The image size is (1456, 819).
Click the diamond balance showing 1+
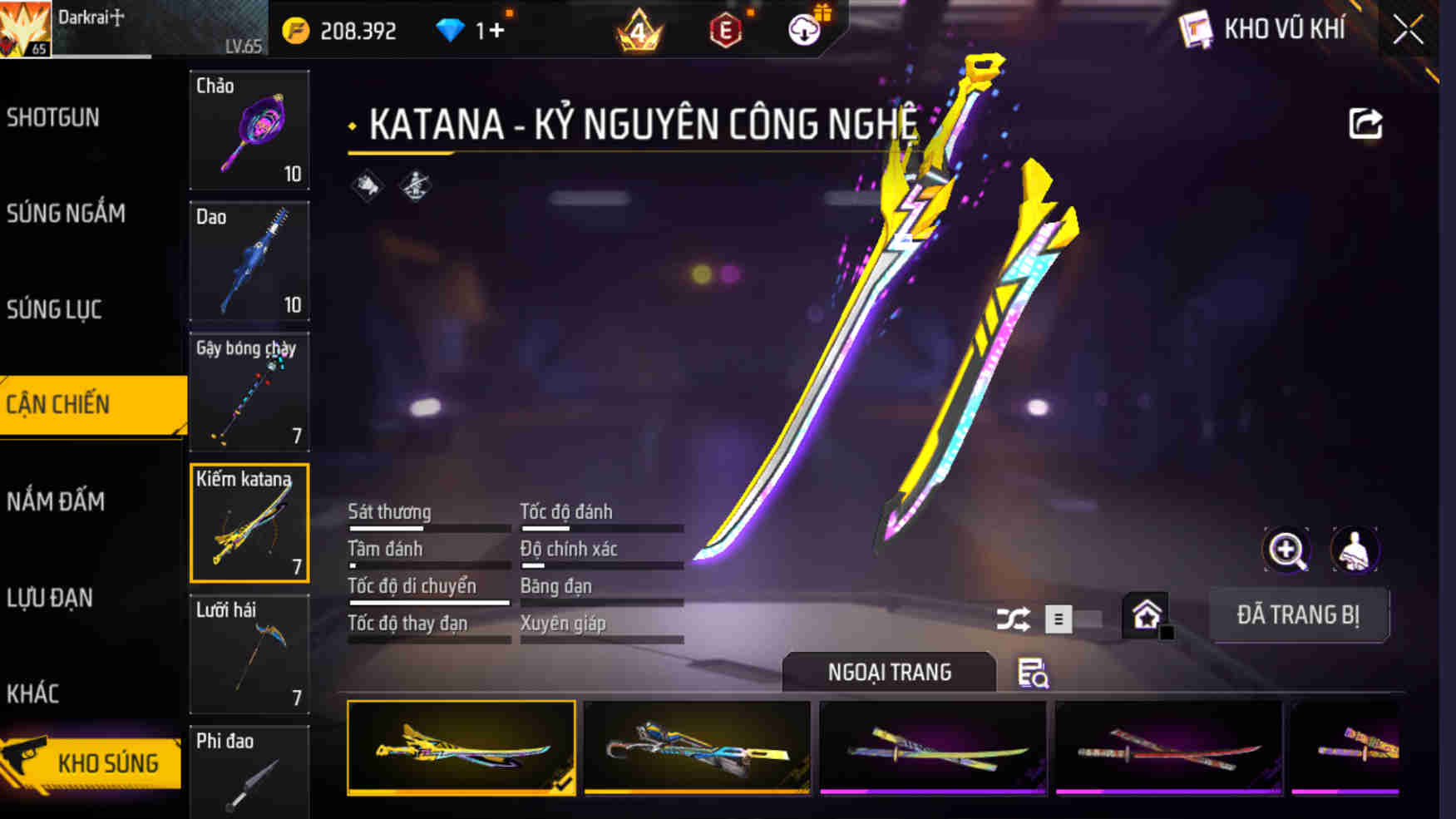click(467, 27)
